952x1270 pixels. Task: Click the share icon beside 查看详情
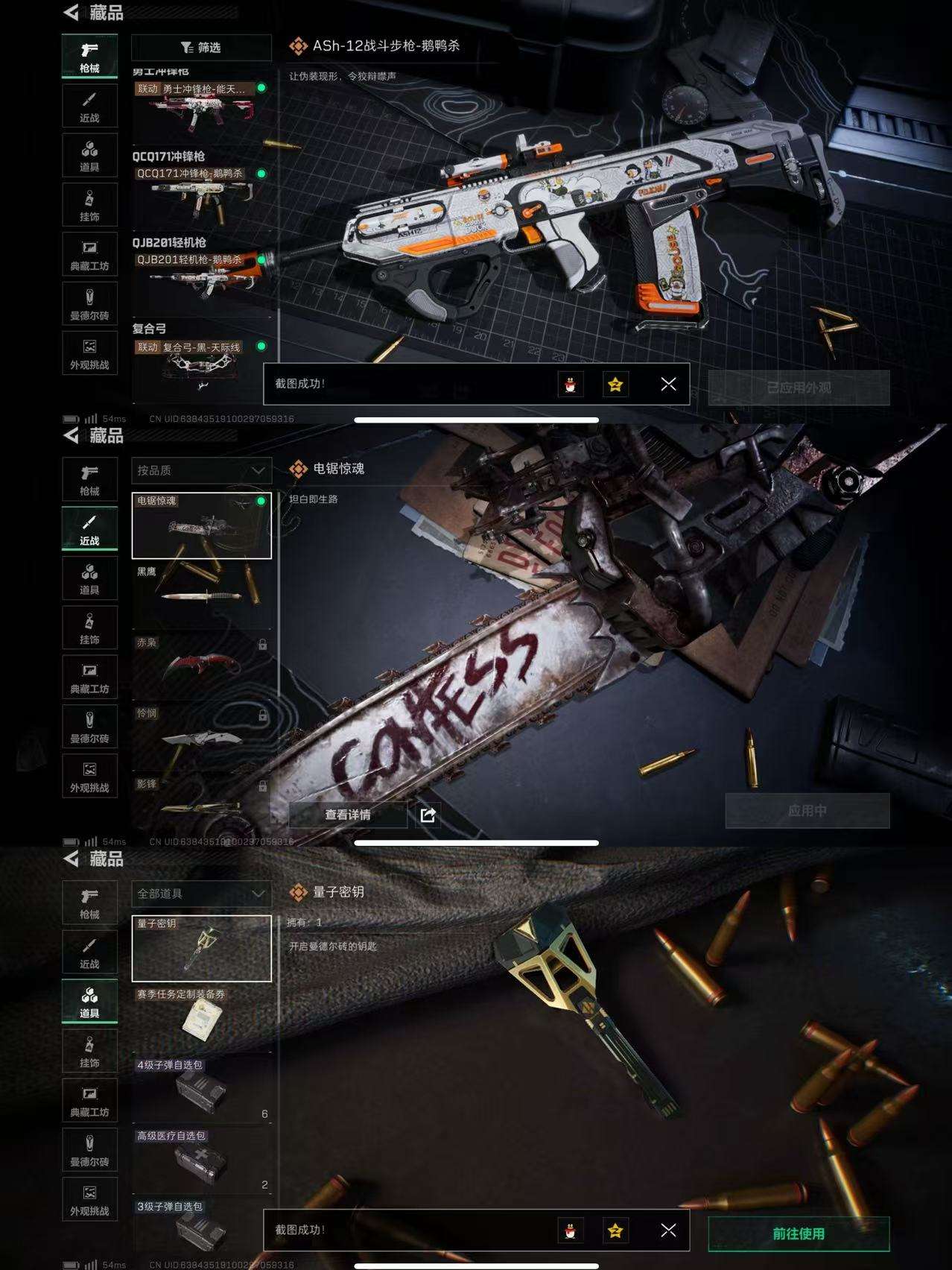point(428,815)
